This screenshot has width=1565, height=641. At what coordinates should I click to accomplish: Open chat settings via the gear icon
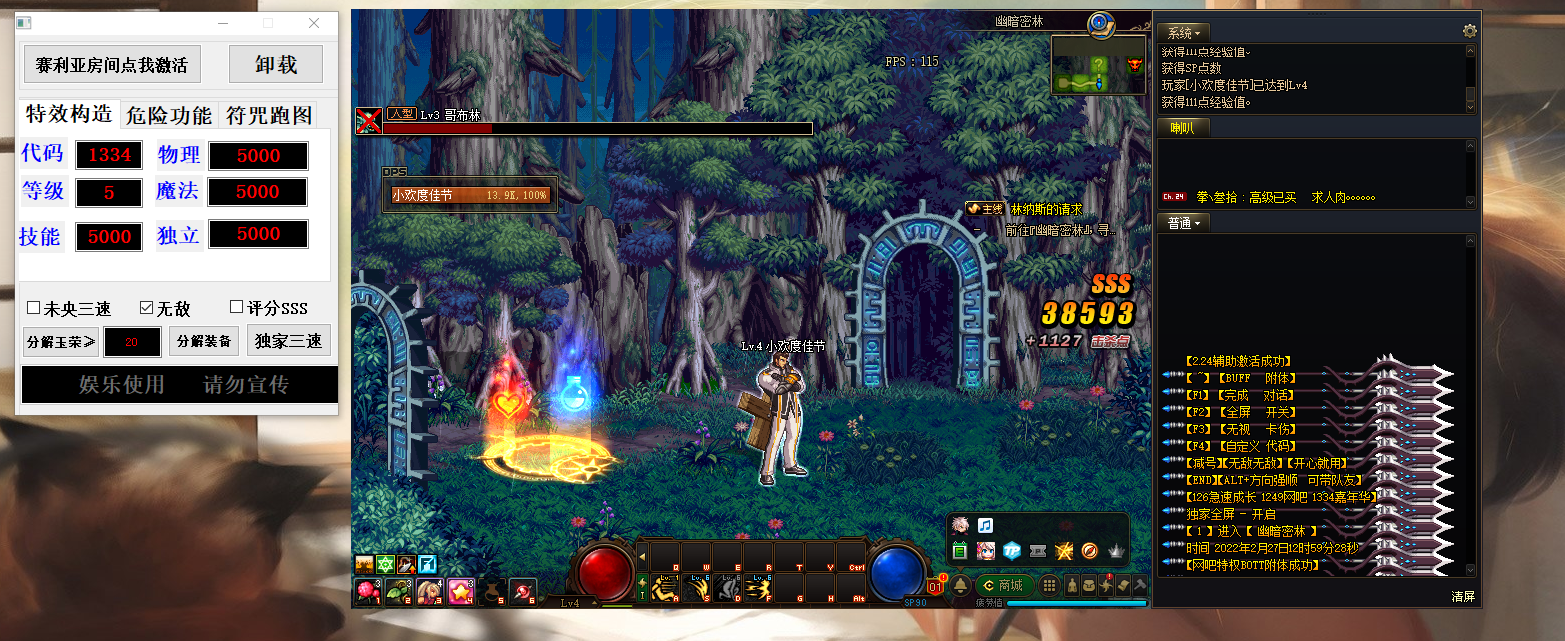click(x=1469, y=32)
